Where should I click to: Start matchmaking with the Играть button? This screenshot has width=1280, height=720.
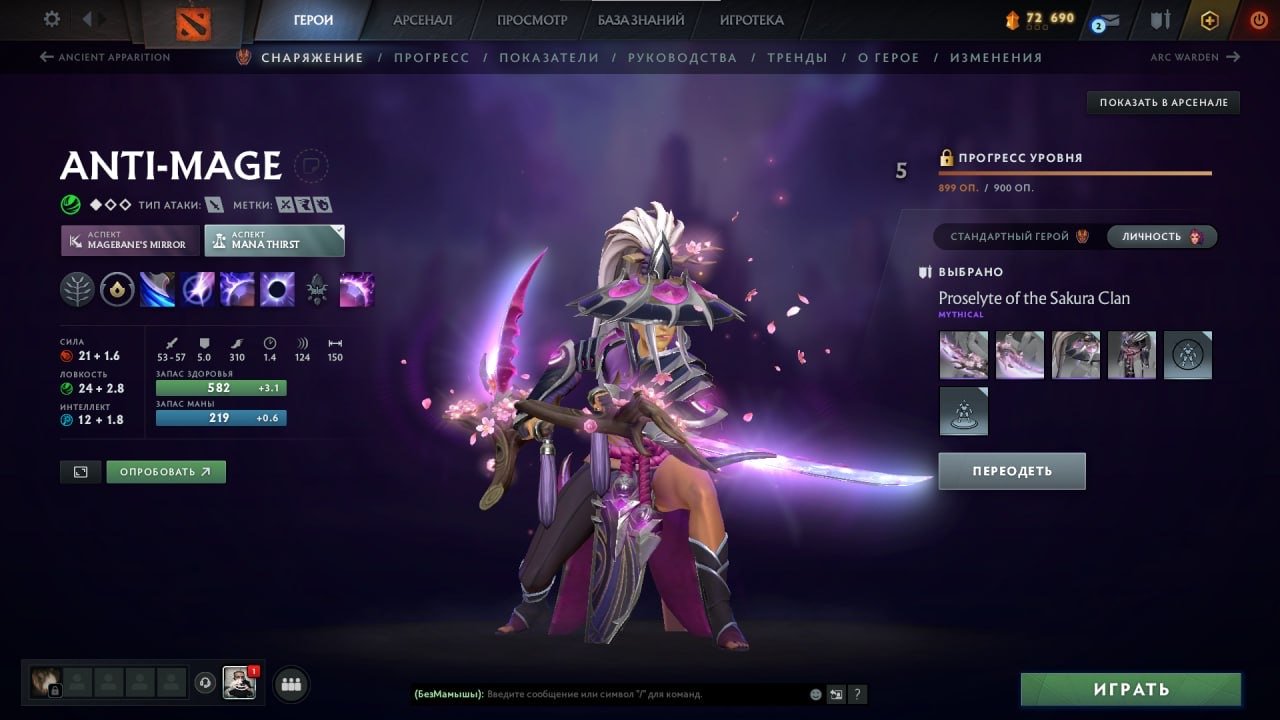point(1130,689)
